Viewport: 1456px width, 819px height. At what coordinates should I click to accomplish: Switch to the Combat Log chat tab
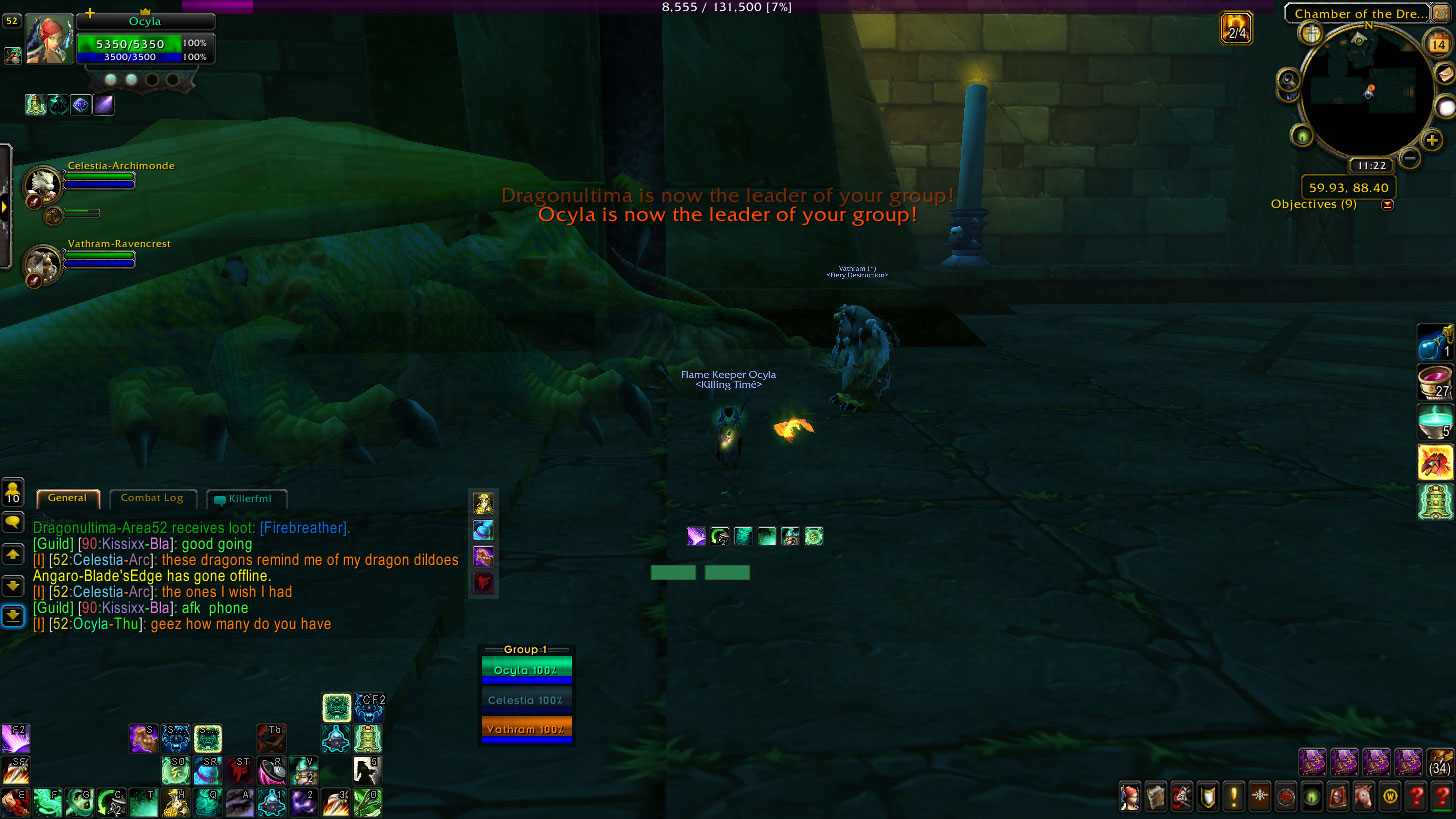[x=152, y=498]
